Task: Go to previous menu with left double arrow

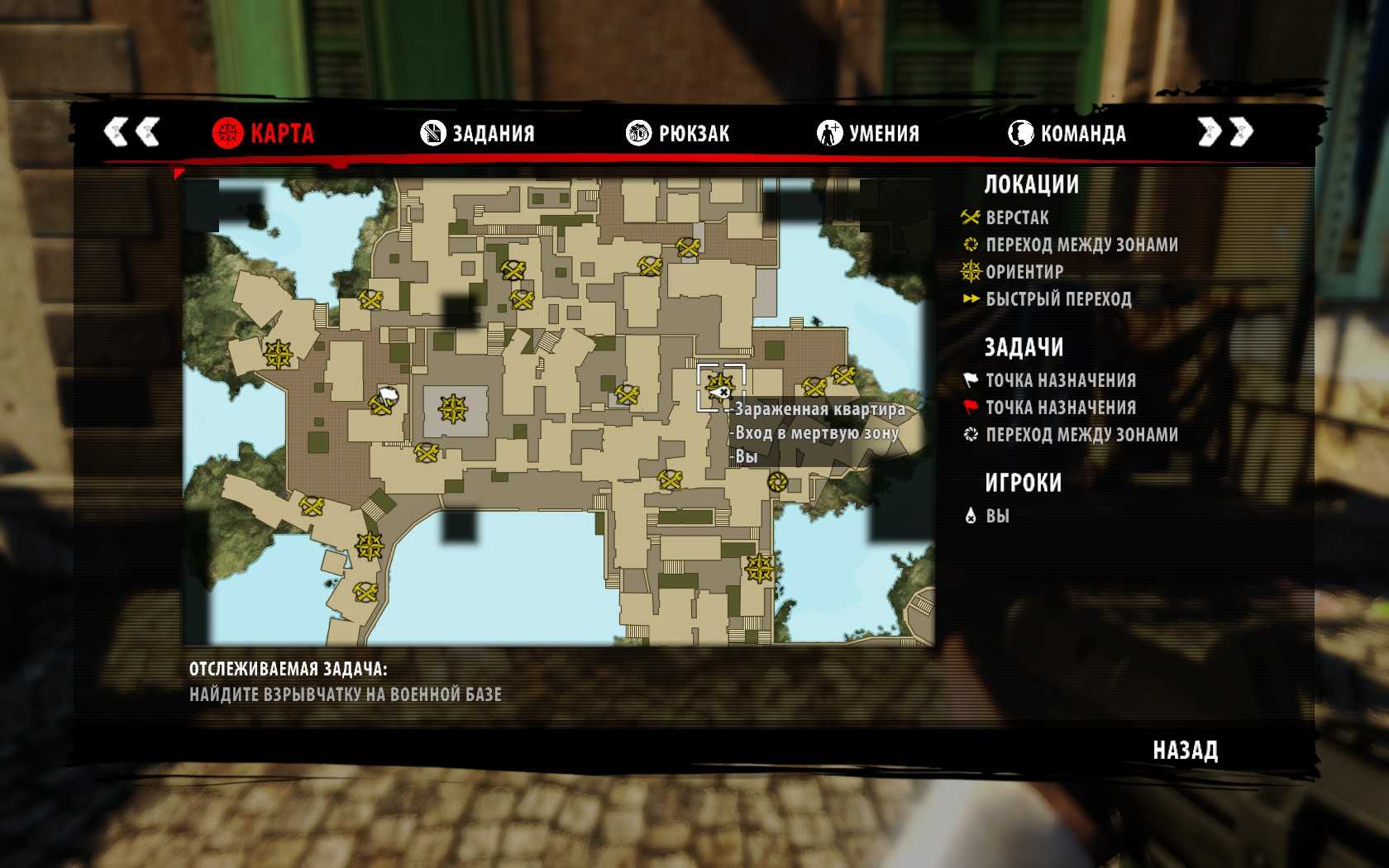Action: click(131, 131)
